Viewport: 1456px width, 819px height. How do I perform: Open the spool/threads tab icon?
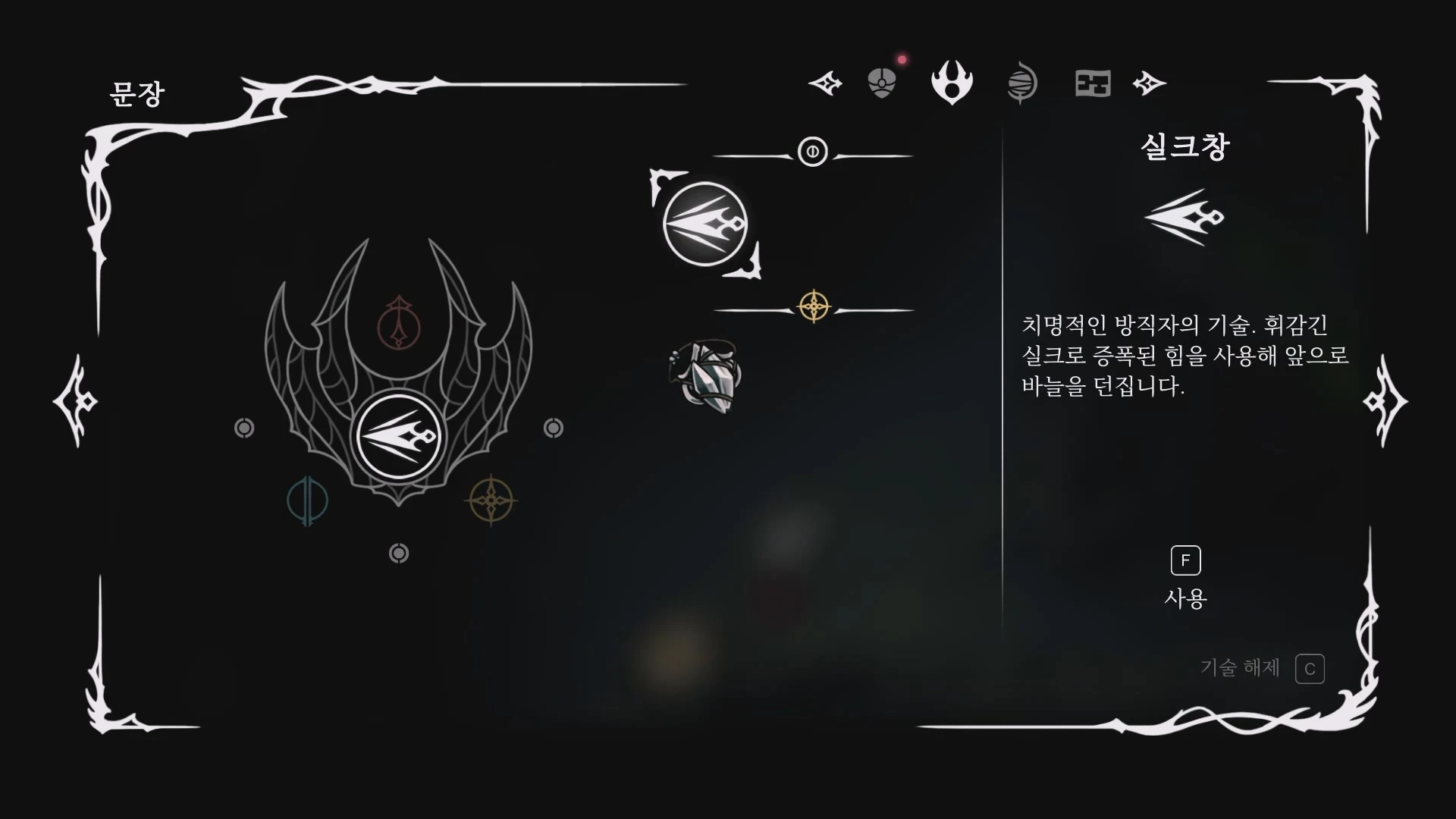tap(1022, 82)
